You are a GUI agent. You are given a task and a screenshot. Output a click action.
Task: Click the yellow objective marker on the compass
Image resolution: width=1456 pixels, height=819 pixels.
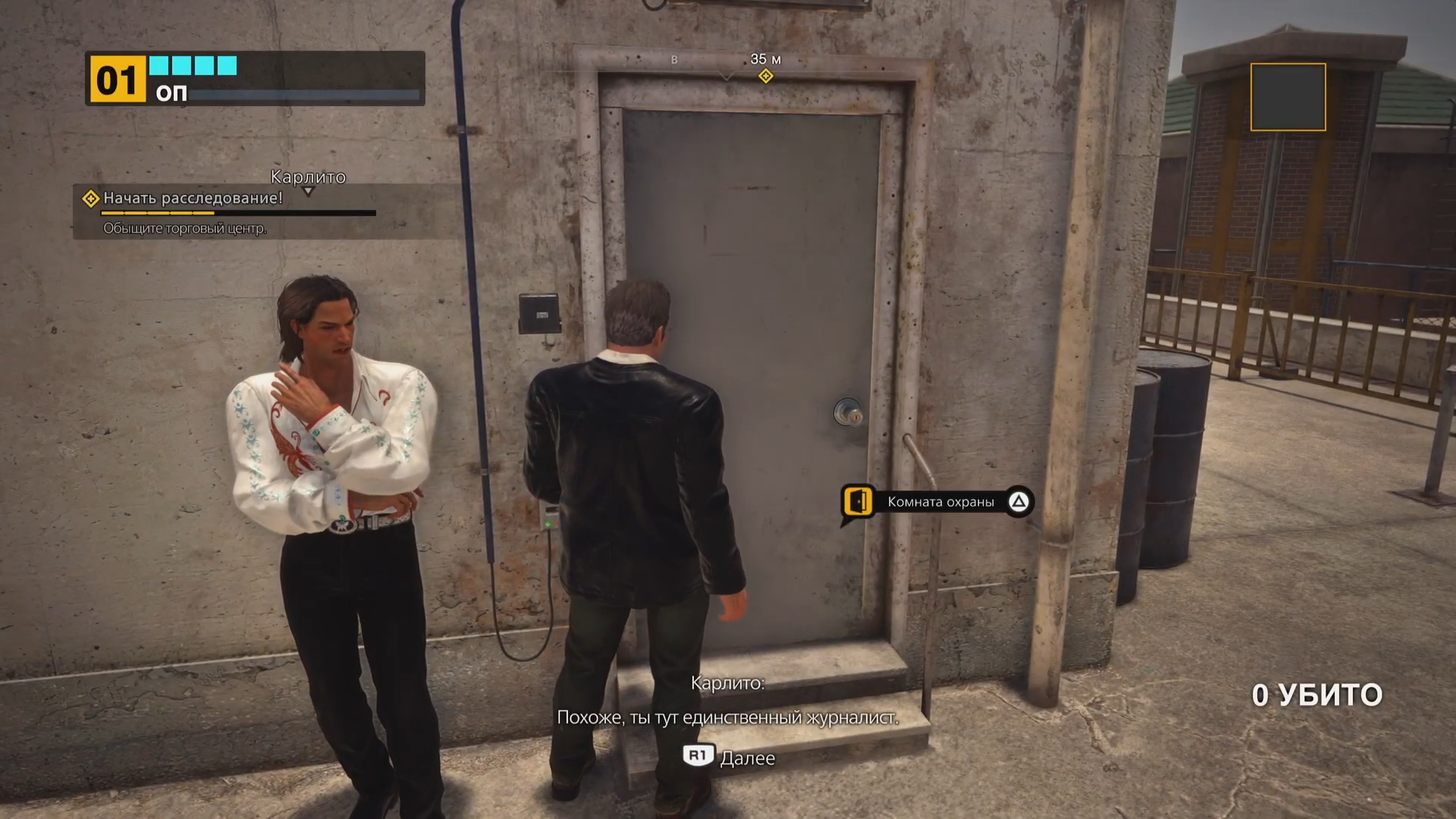766,76
